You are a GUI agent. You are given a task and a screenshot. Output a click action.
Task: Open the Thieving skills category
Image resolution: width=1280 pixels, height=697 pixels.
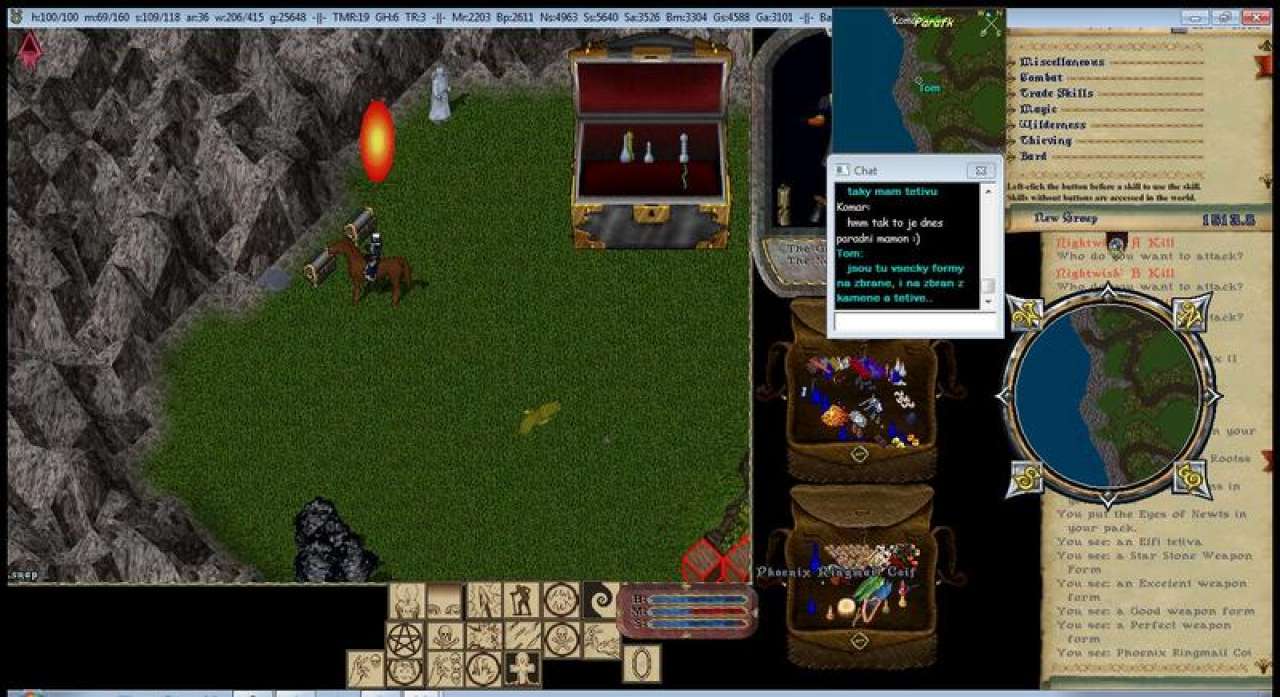1045,141
